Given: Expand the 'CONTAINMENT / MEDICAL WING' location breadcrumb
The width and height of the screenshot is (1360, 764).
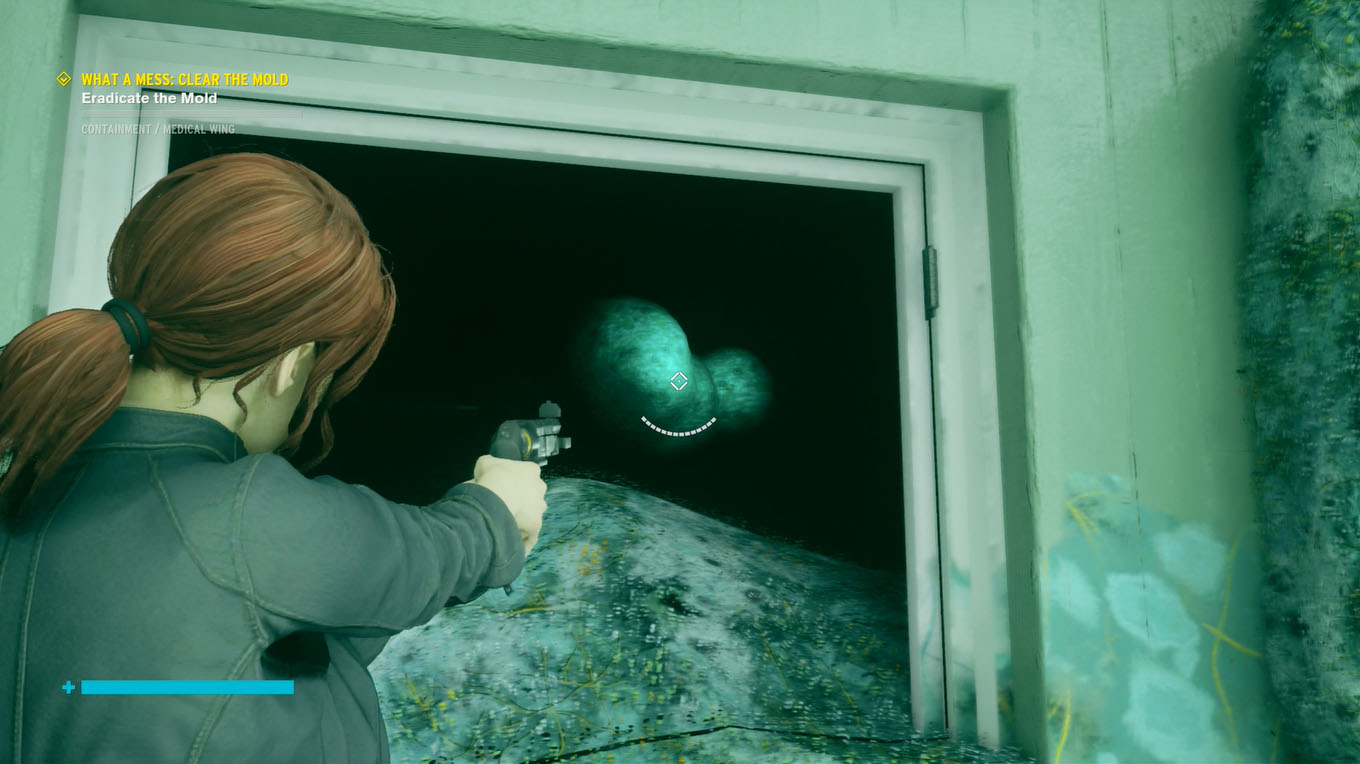Looking at the screenshot, I should (160, 128).
